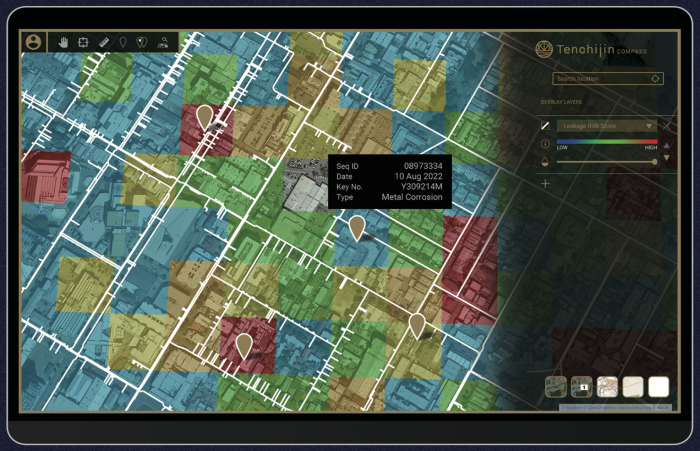Screen dimensions: 700x451
Task: Select the satellite basemap labelled 1
Action: point(581,386)
